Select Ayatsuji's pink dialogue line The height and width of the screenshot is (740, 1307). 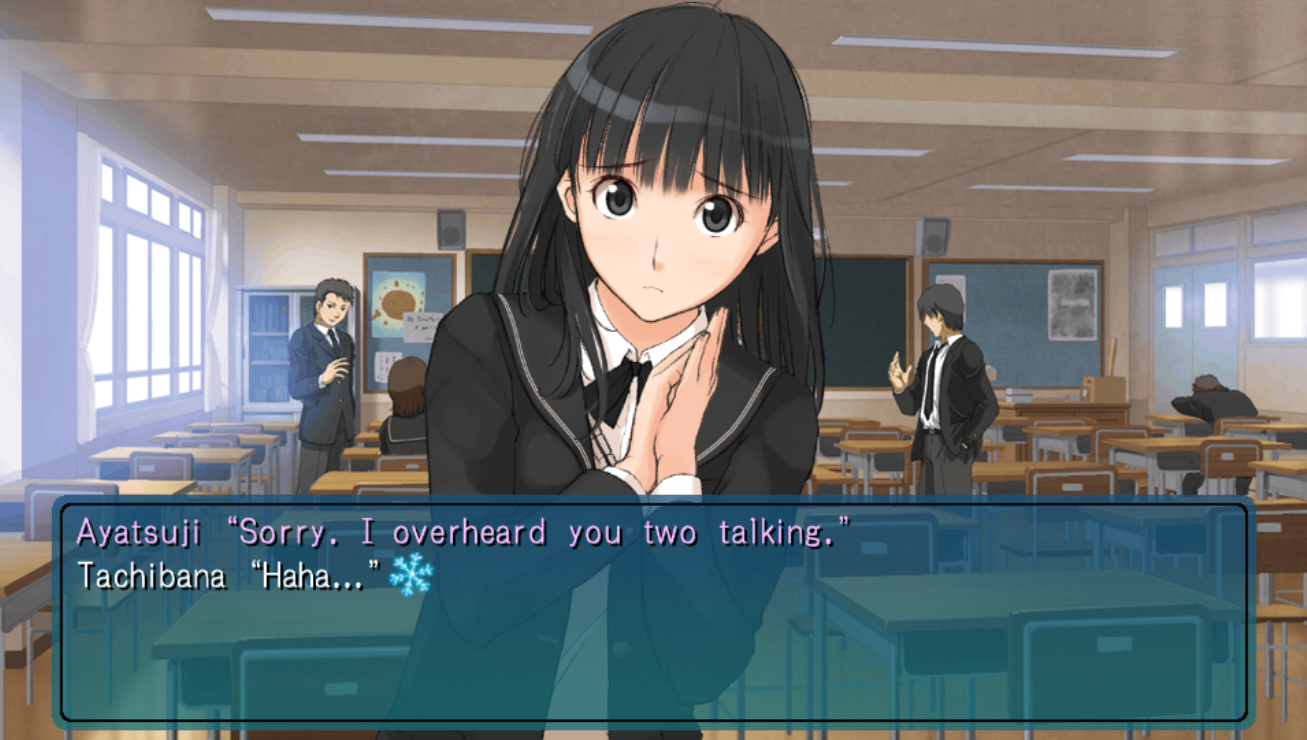tap(470, 533)
